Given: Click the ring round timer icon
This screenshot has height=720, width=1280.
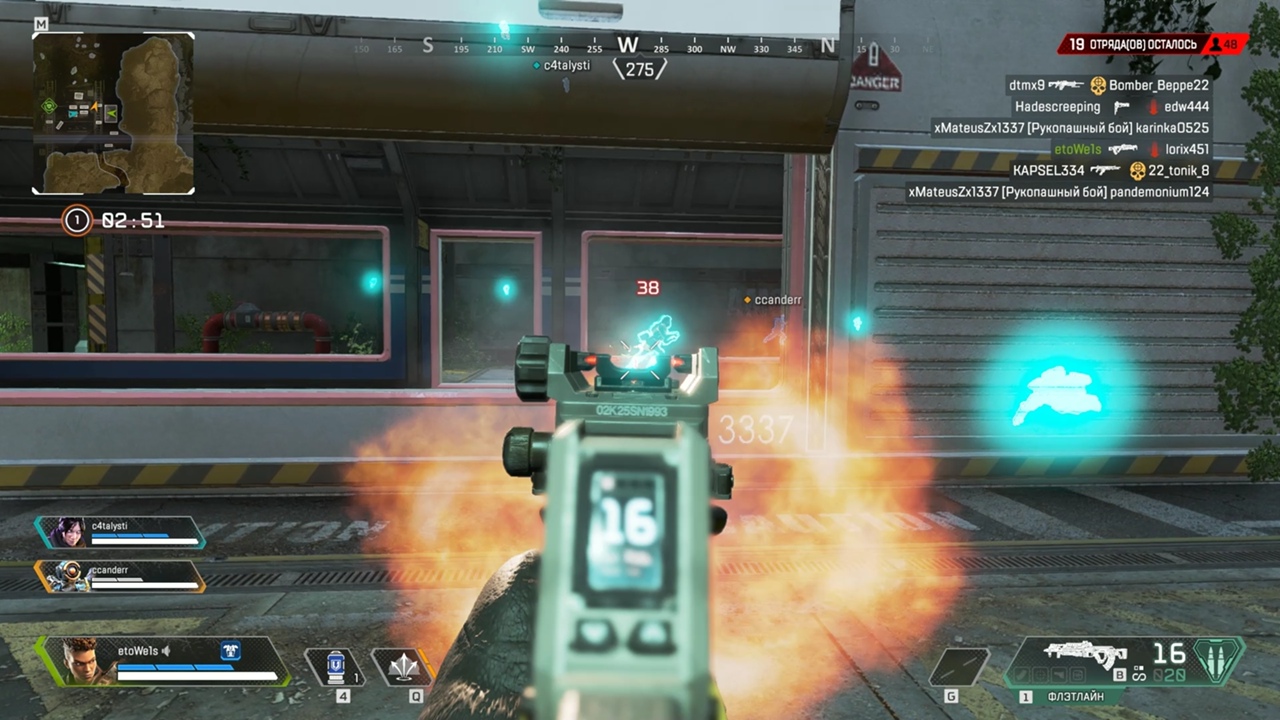Looking at the screenshot, I should pos(77,220).
